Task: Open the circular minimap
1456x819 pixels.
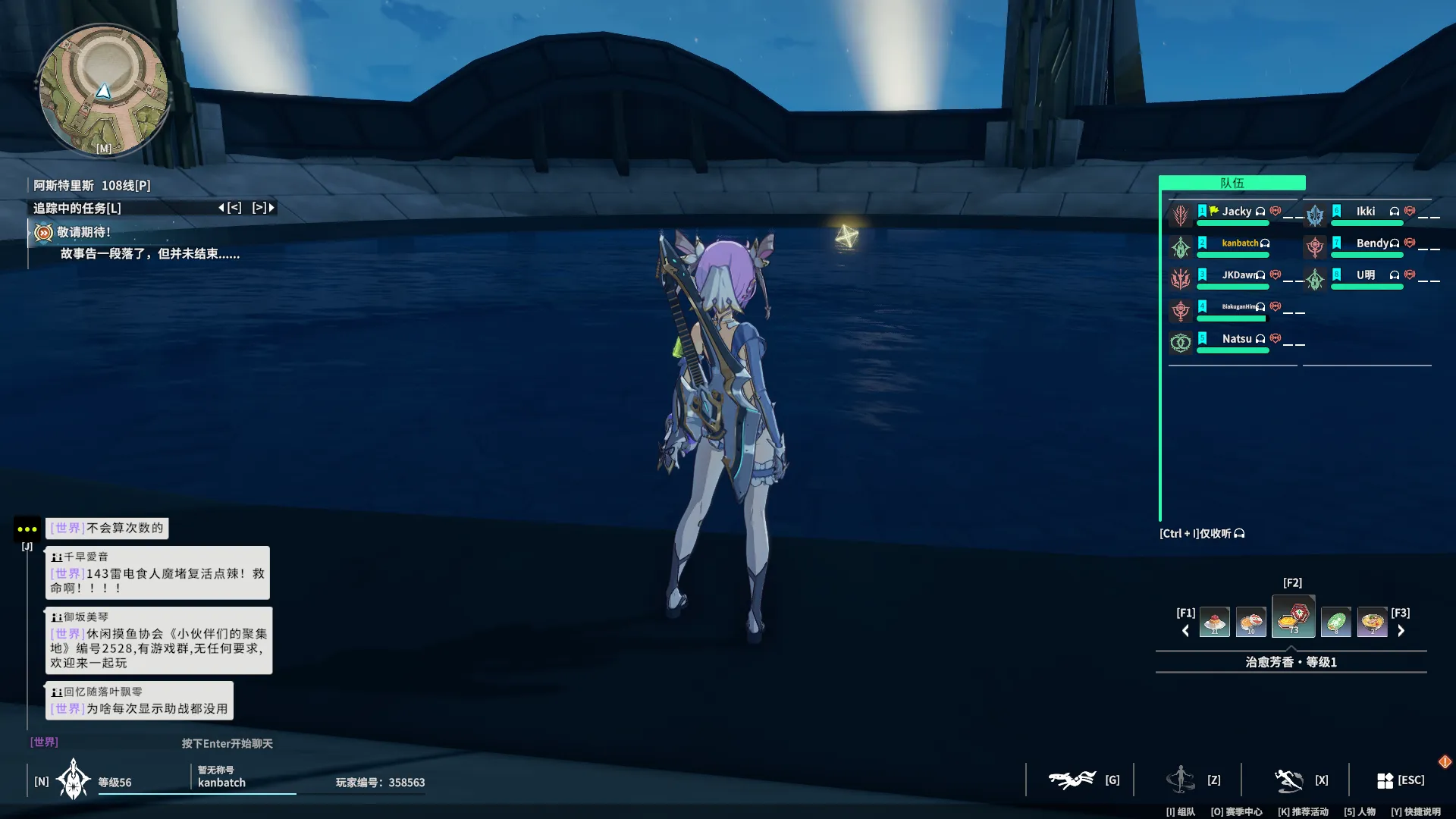Action: (x=103, y=90)
